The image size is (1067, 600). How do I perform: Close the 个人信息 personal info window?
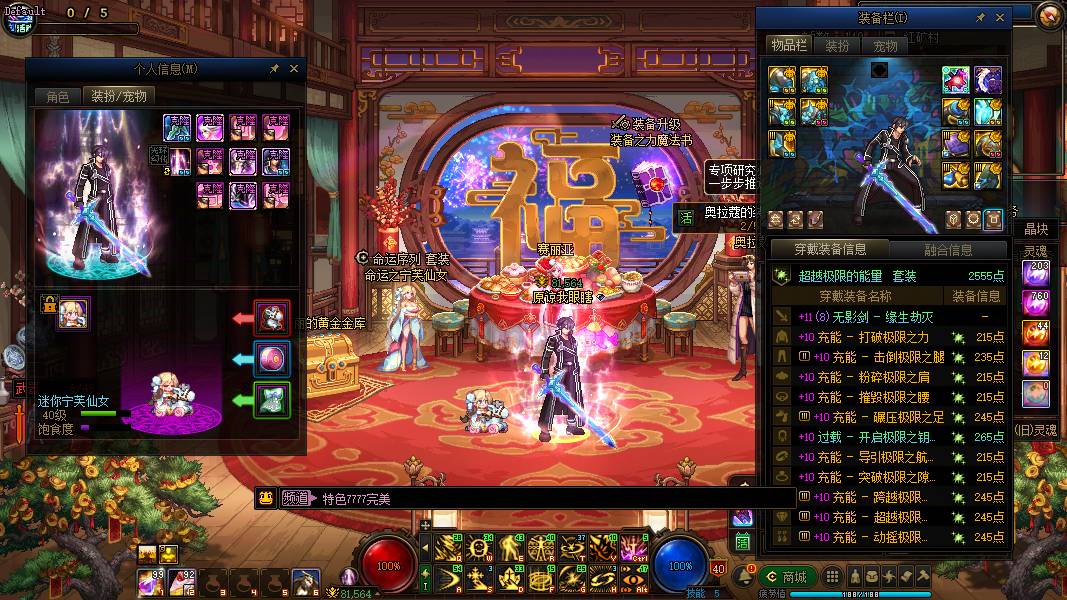pyautogui.click(x=294, y=69)
